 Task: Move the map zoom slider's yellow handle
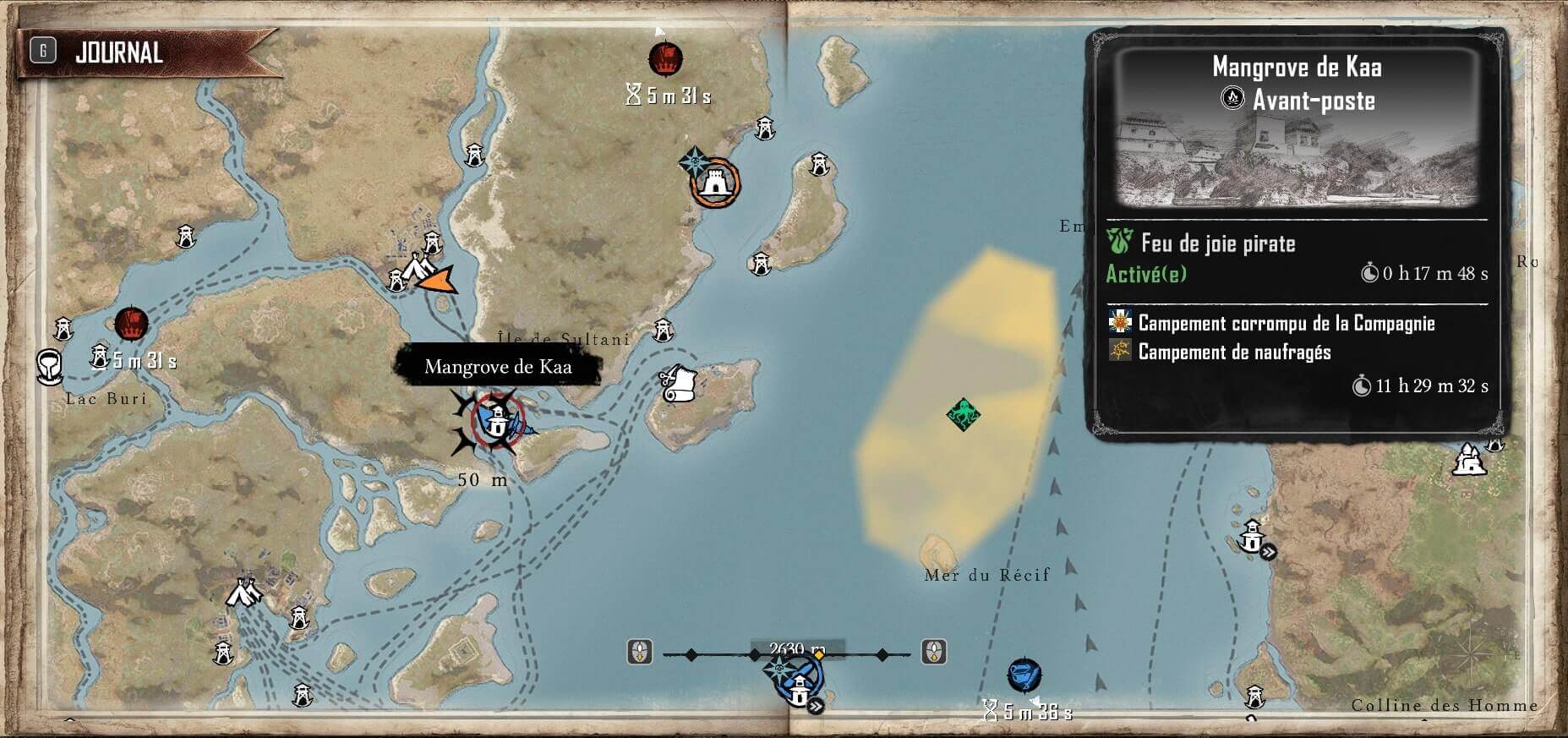[x=818, y=654]
